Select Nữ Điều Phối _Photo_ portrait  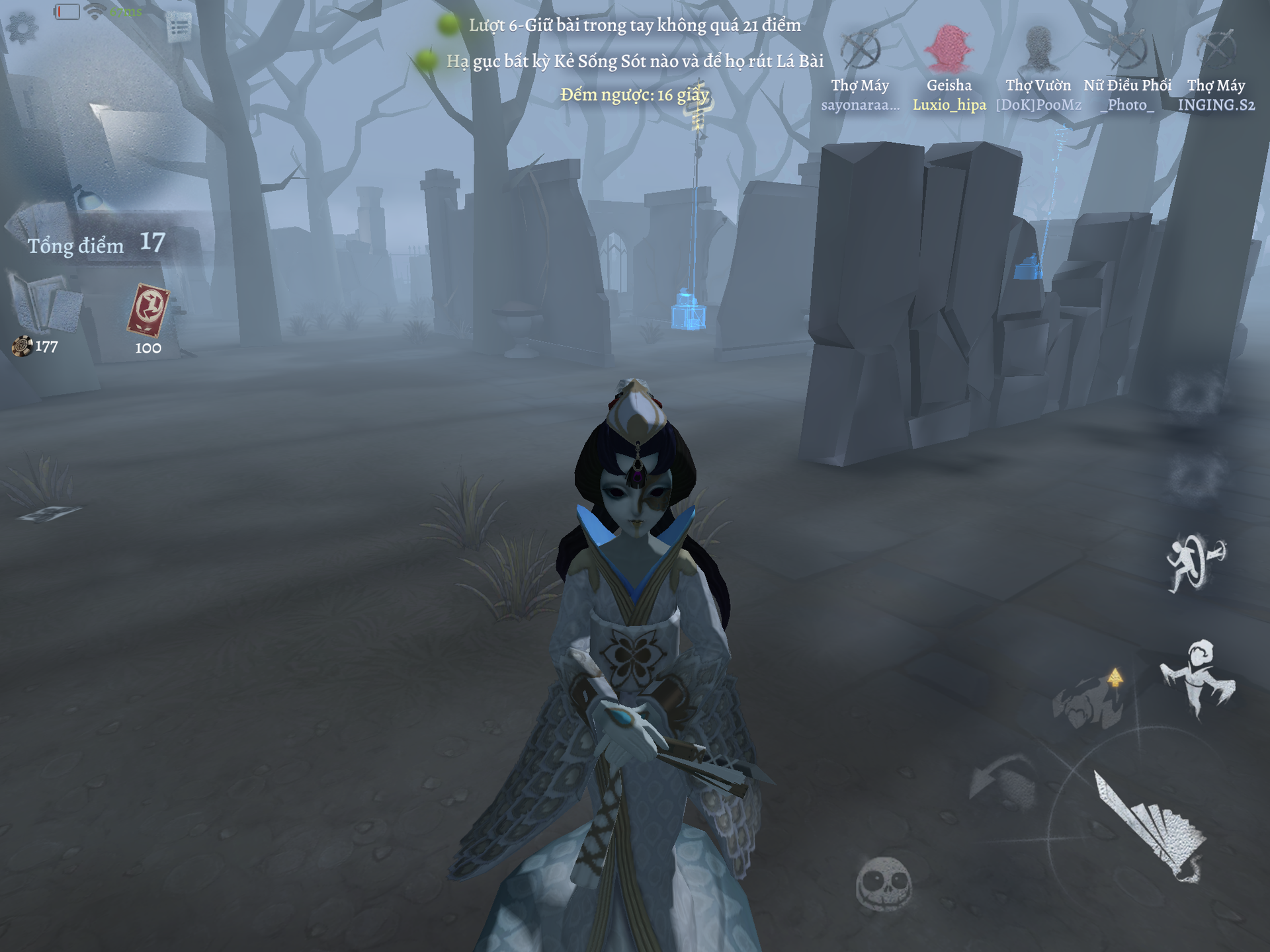pyautogui.click(x=1127, y=49)
